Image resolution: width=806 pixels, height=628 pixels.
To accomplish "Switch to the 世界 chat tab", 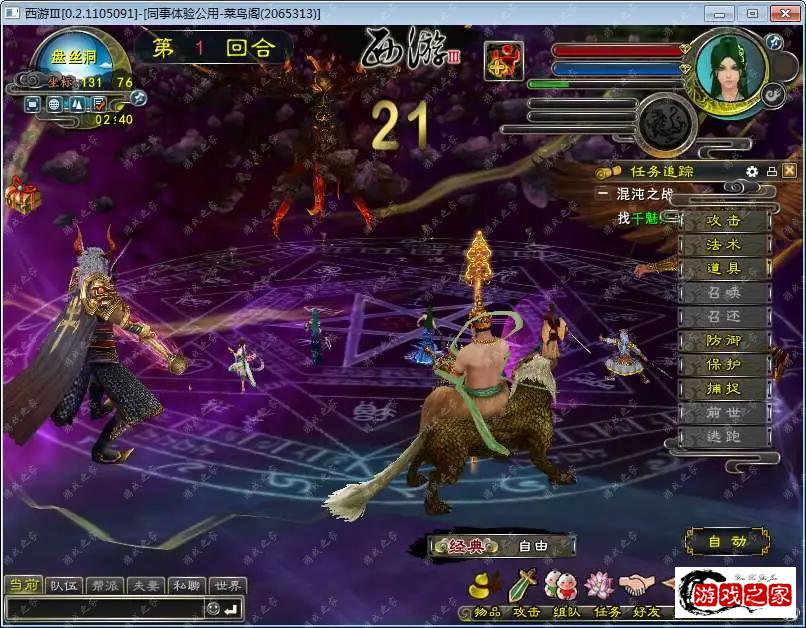I will point(228,586).
